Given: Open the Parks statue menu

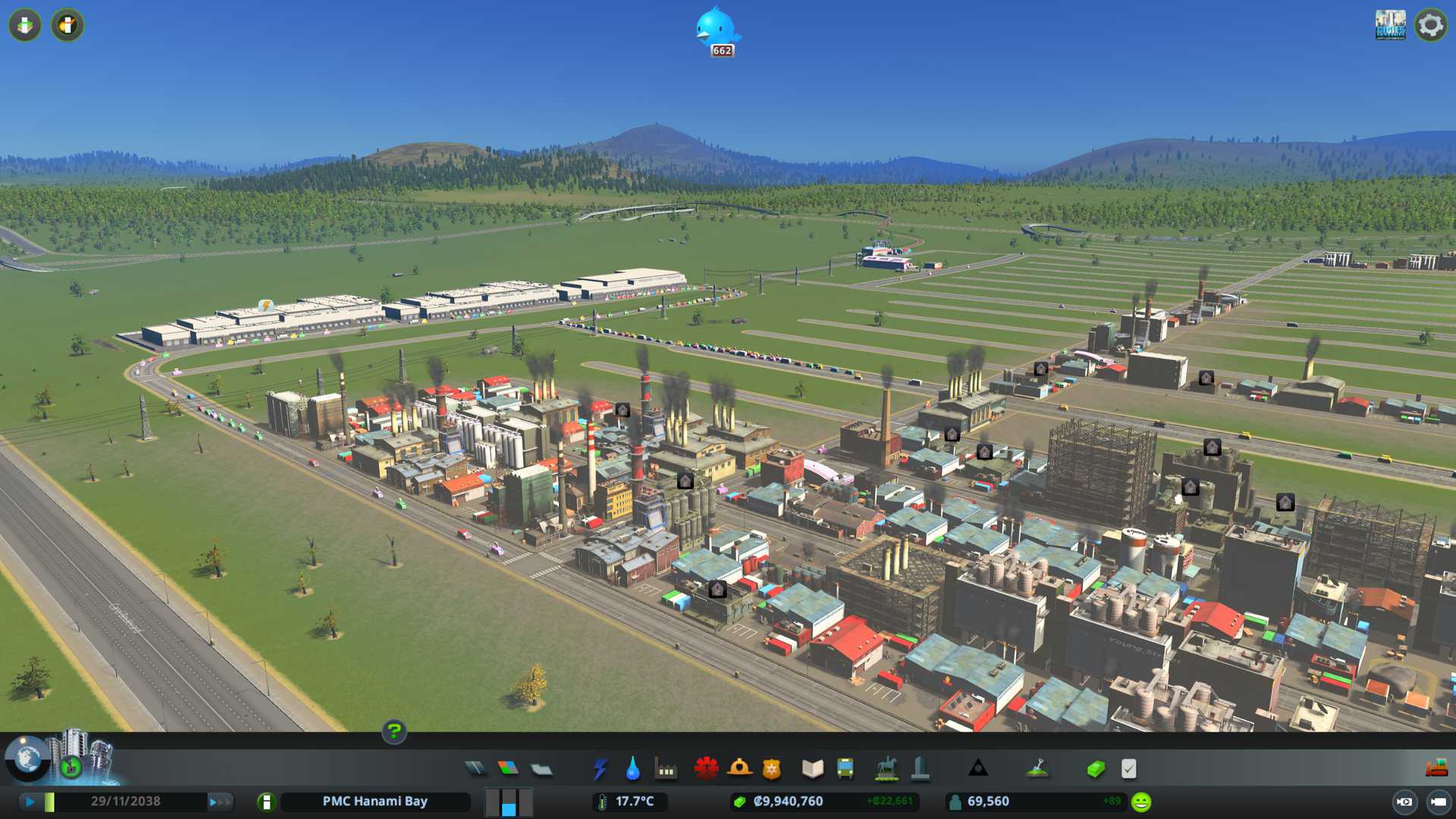Looking at the screenshot, I should coord(886,769).
